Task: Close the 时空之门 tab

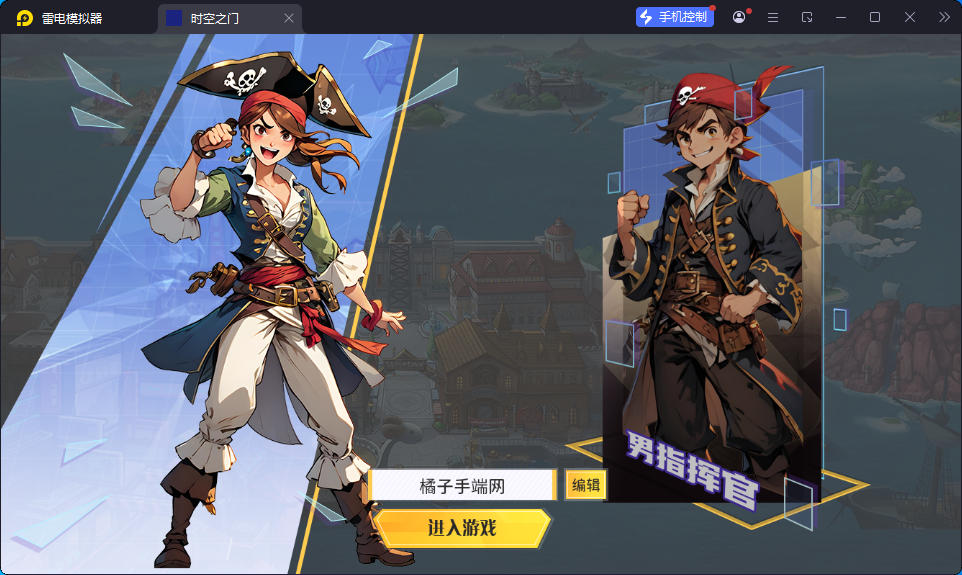Action: (289, 18)
